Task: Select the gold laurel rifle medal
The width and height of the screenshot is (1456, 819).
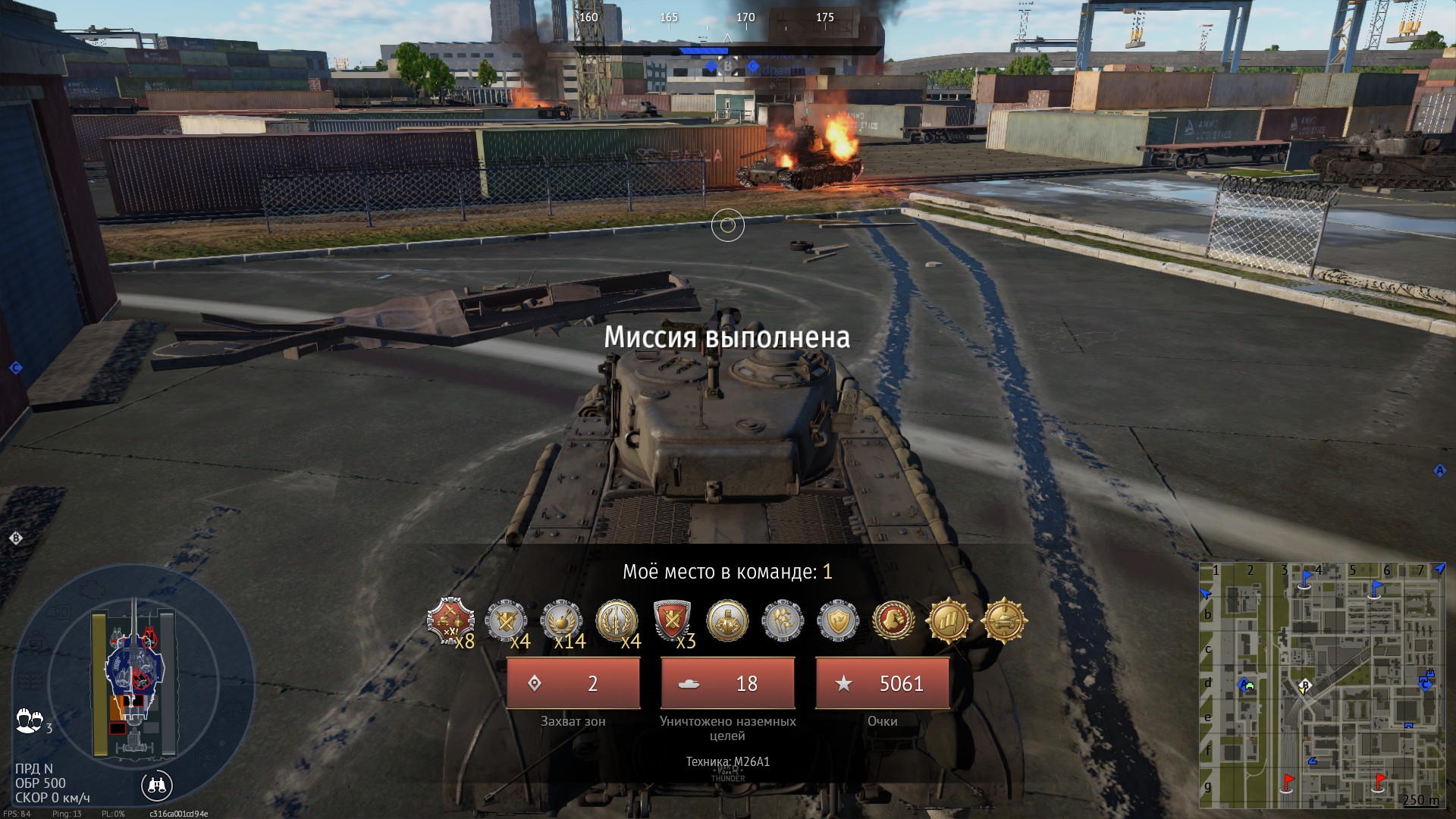Action: pyautogui.click(x=617, y=622)
